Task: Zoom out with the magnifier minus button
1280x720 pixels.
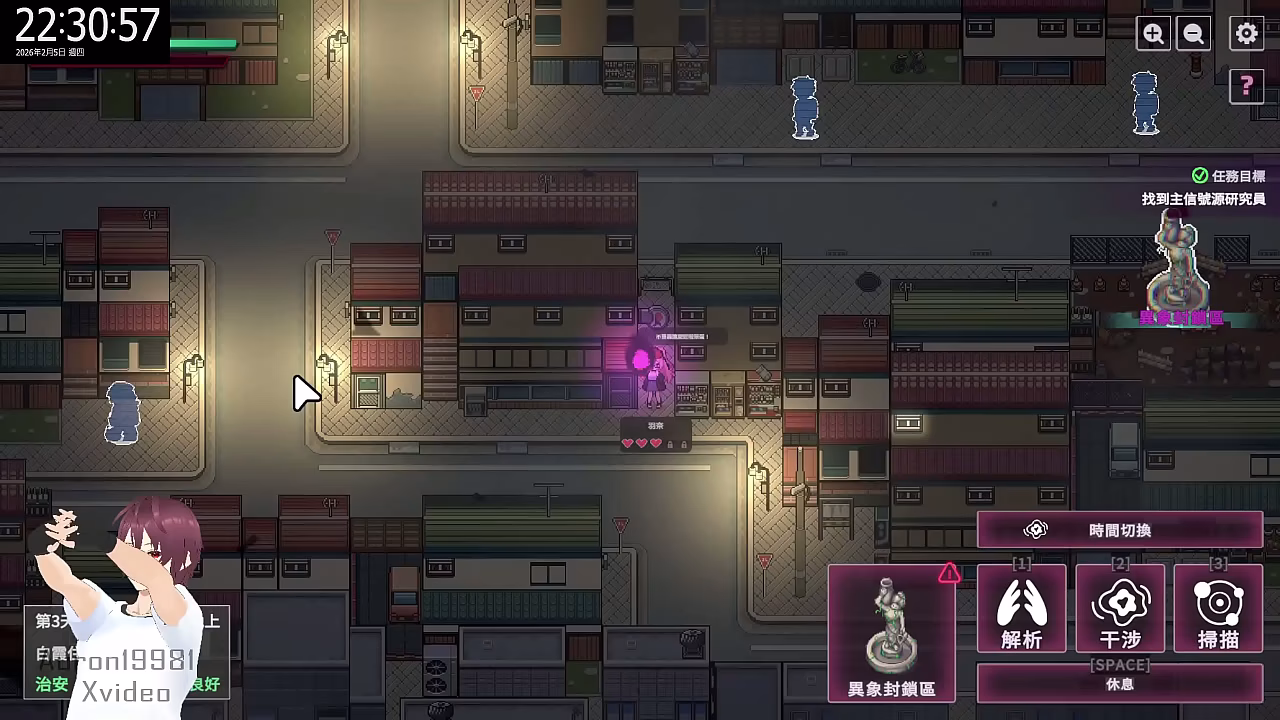Action: click(1193, 34)
